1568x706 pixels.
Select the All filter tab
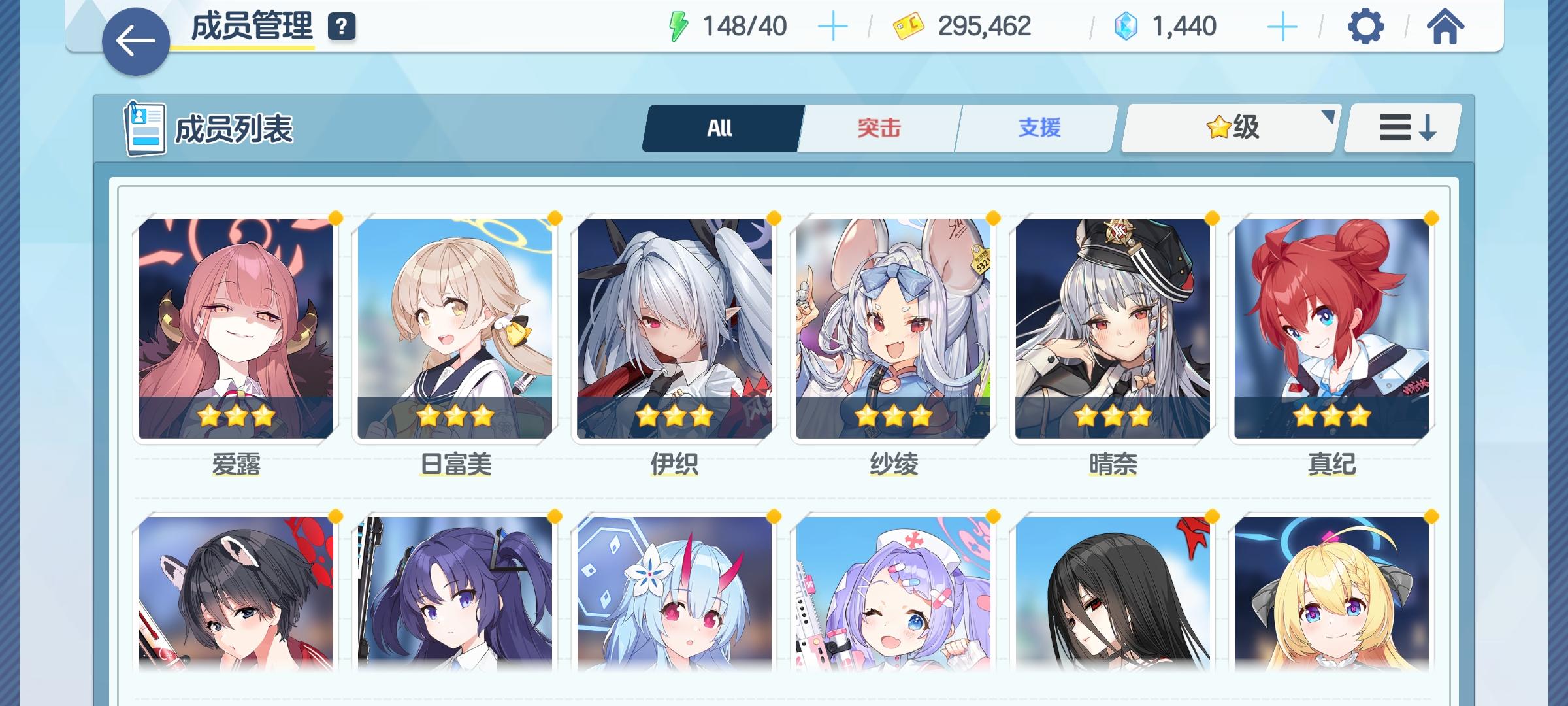[721, 128]
